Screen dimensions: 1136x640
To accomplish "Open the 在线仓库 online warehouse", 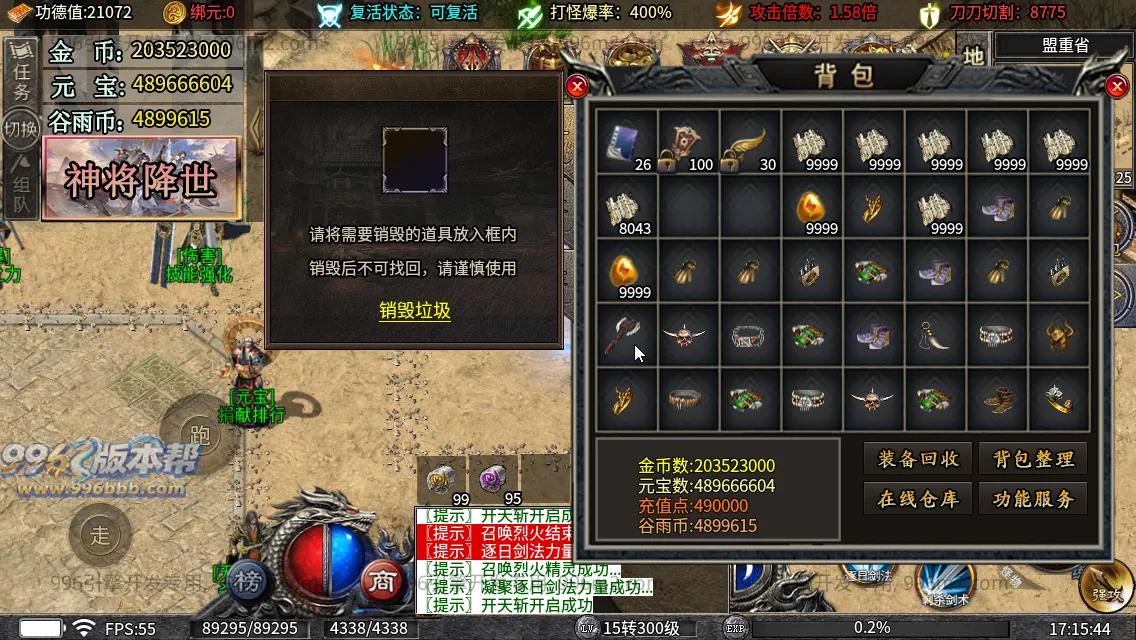I will click(x=918, y=499).
